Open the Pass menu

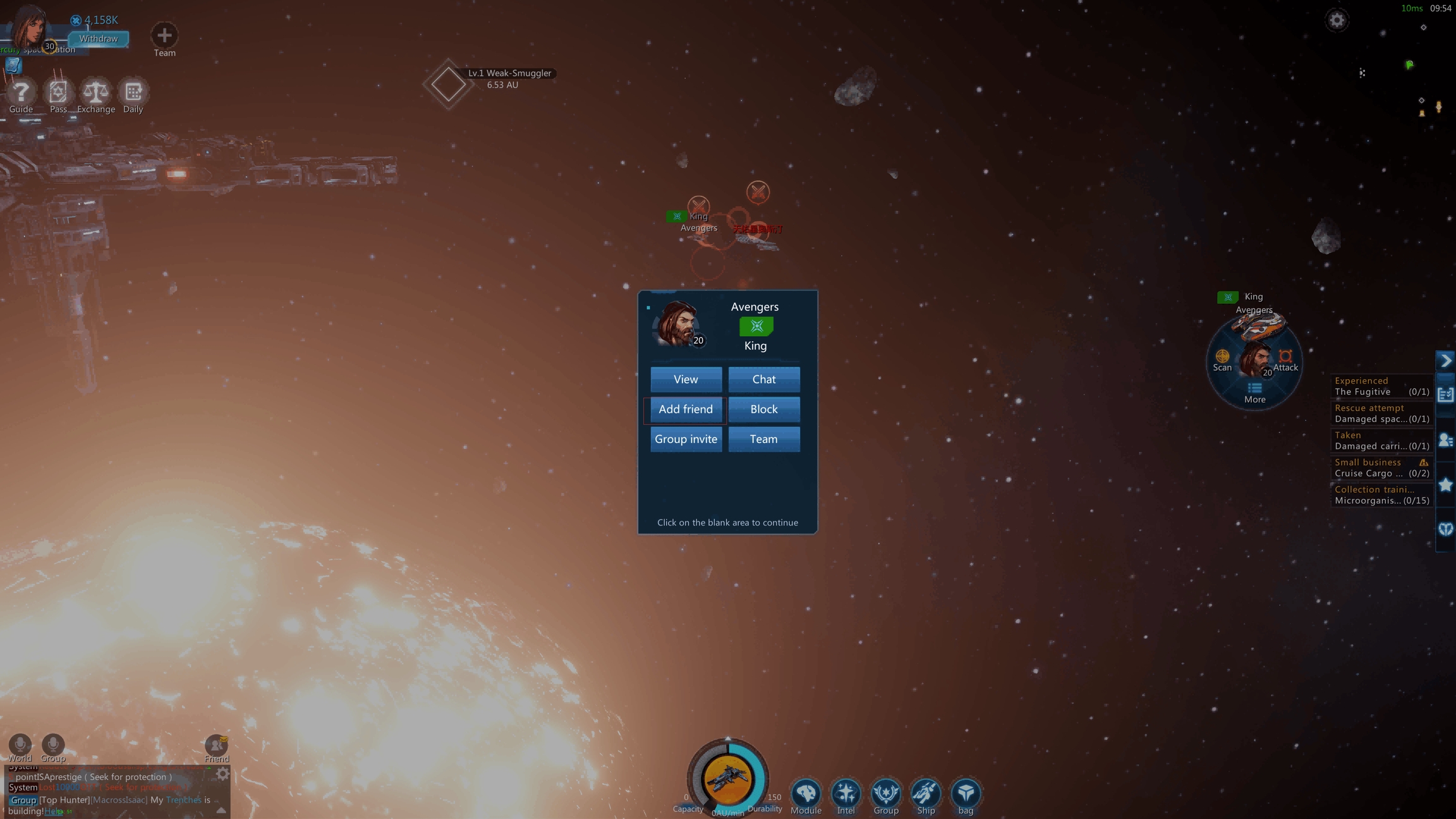coord(58,94)
